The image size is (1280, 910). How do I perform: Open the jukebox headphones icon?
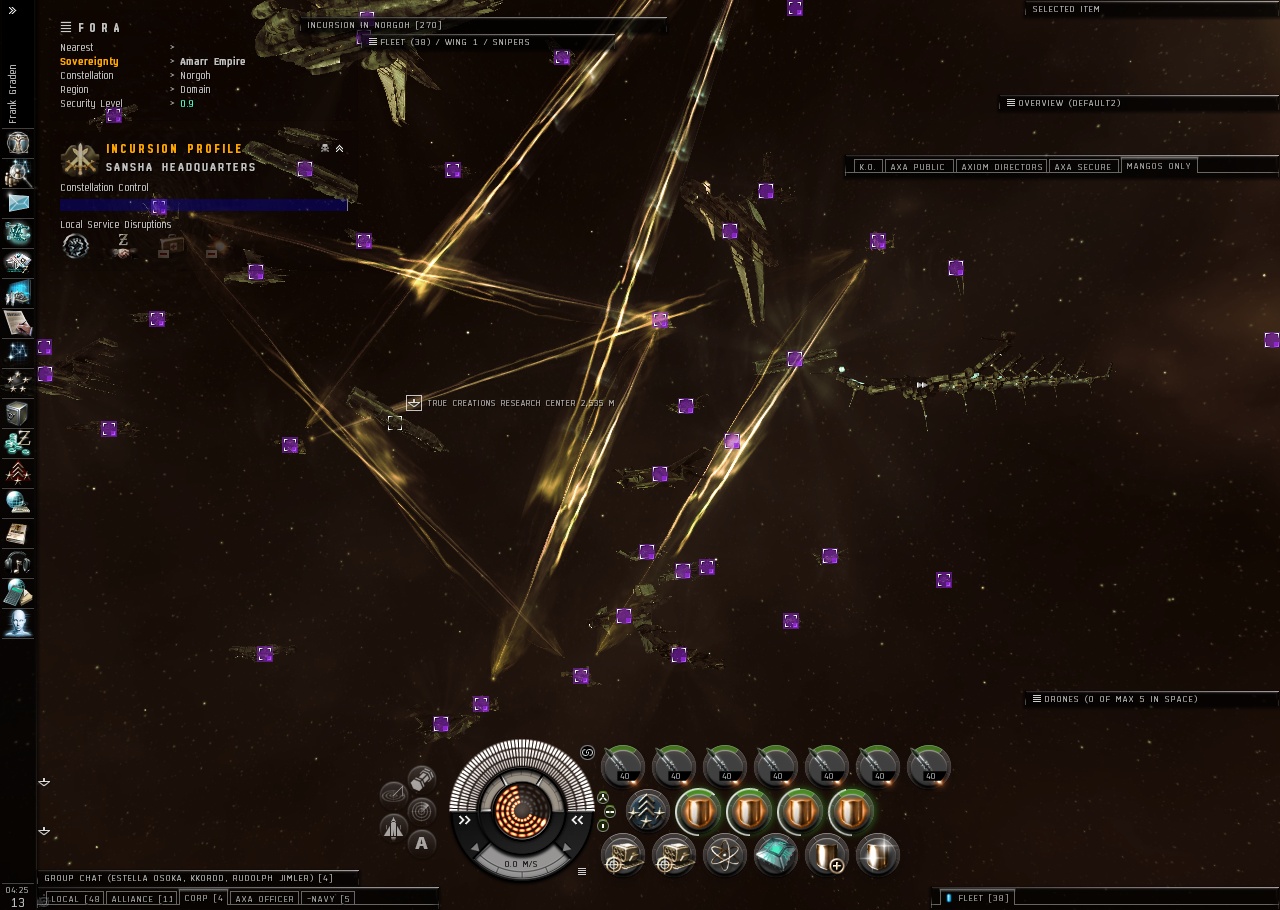pyautogui.click(x=18, y=562)
